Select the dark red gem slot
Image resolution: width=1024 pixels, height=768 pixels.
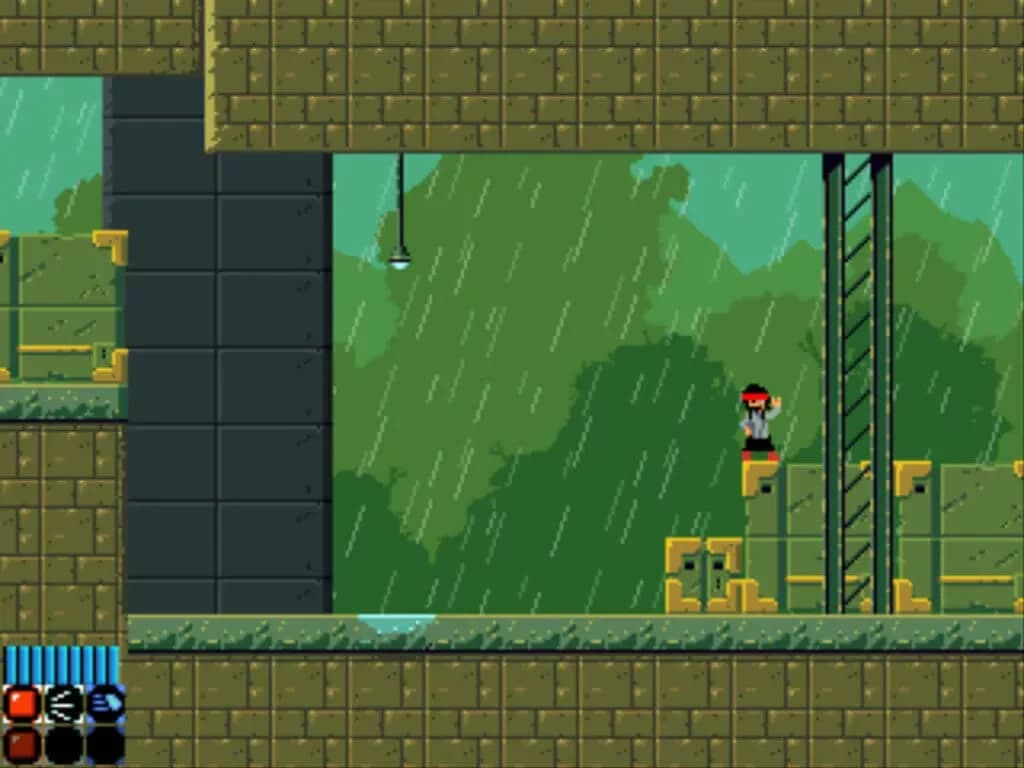pyautogui.click(x=21, y=745)
